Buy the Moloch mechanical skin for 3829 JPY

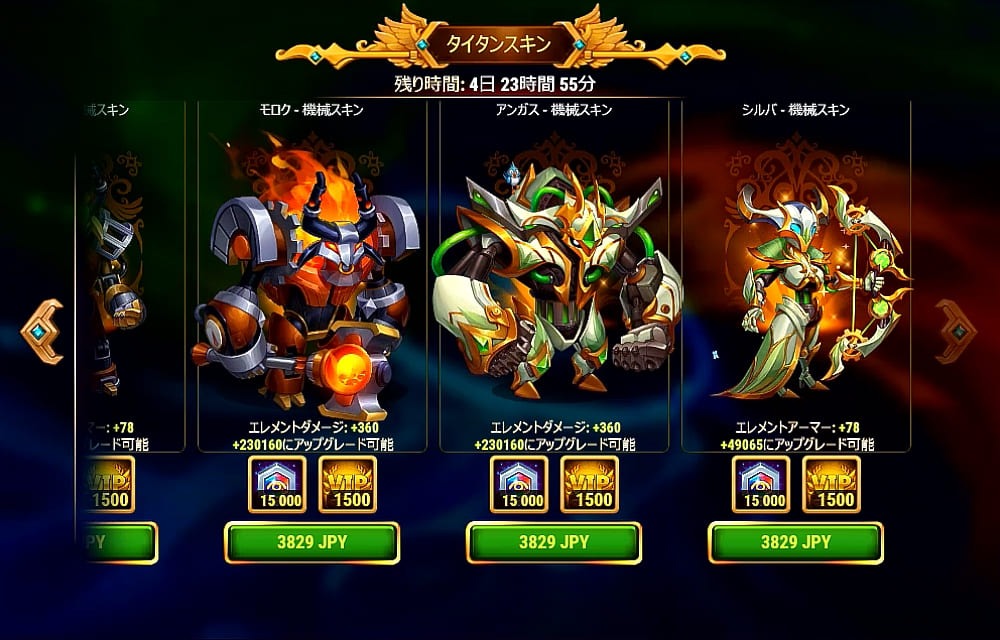tap(311, 542)
